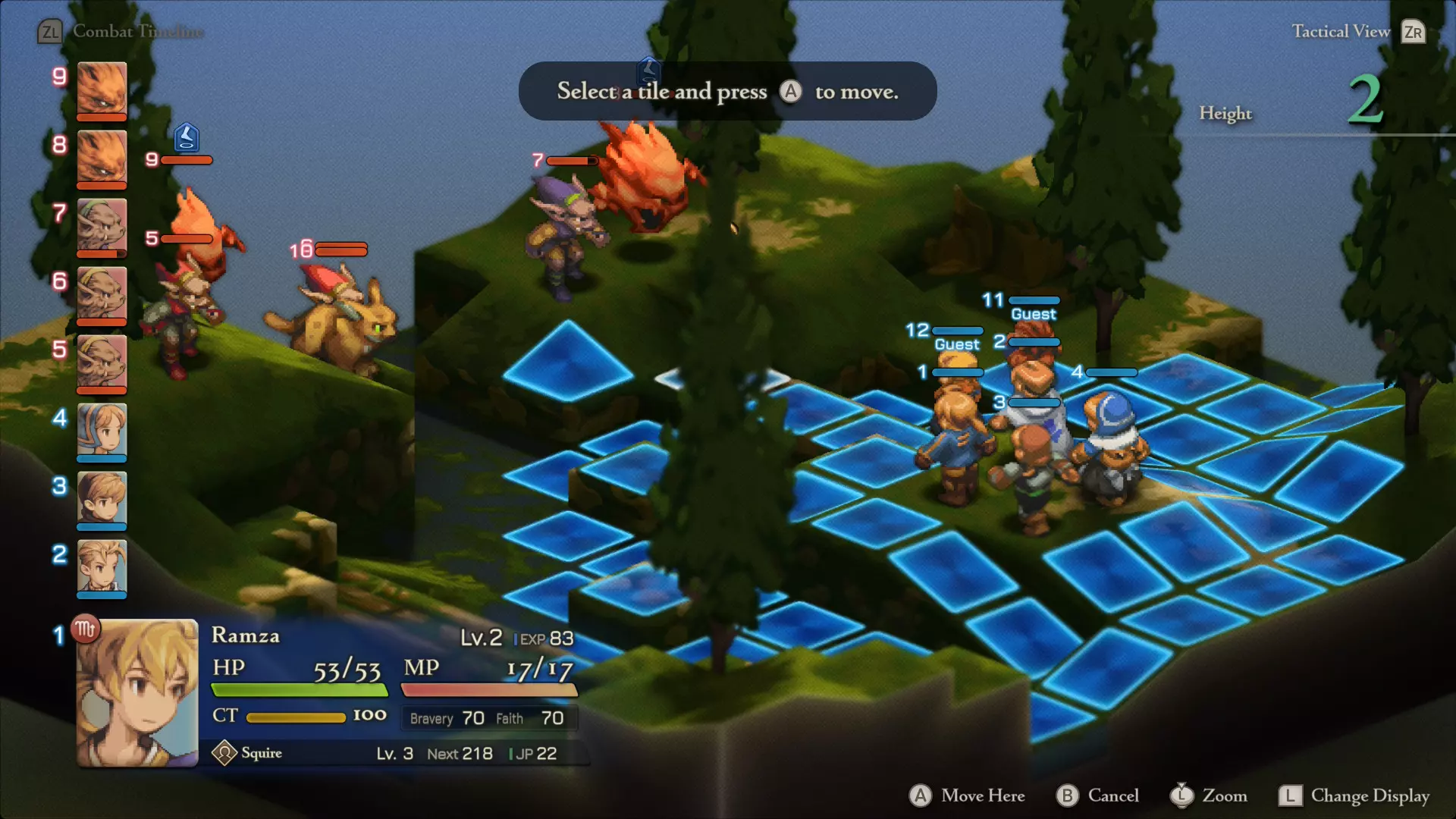Choose the blond ally portrait numbered 2
Viewport: 1456px width, 819px height.
tap(102, 567)
